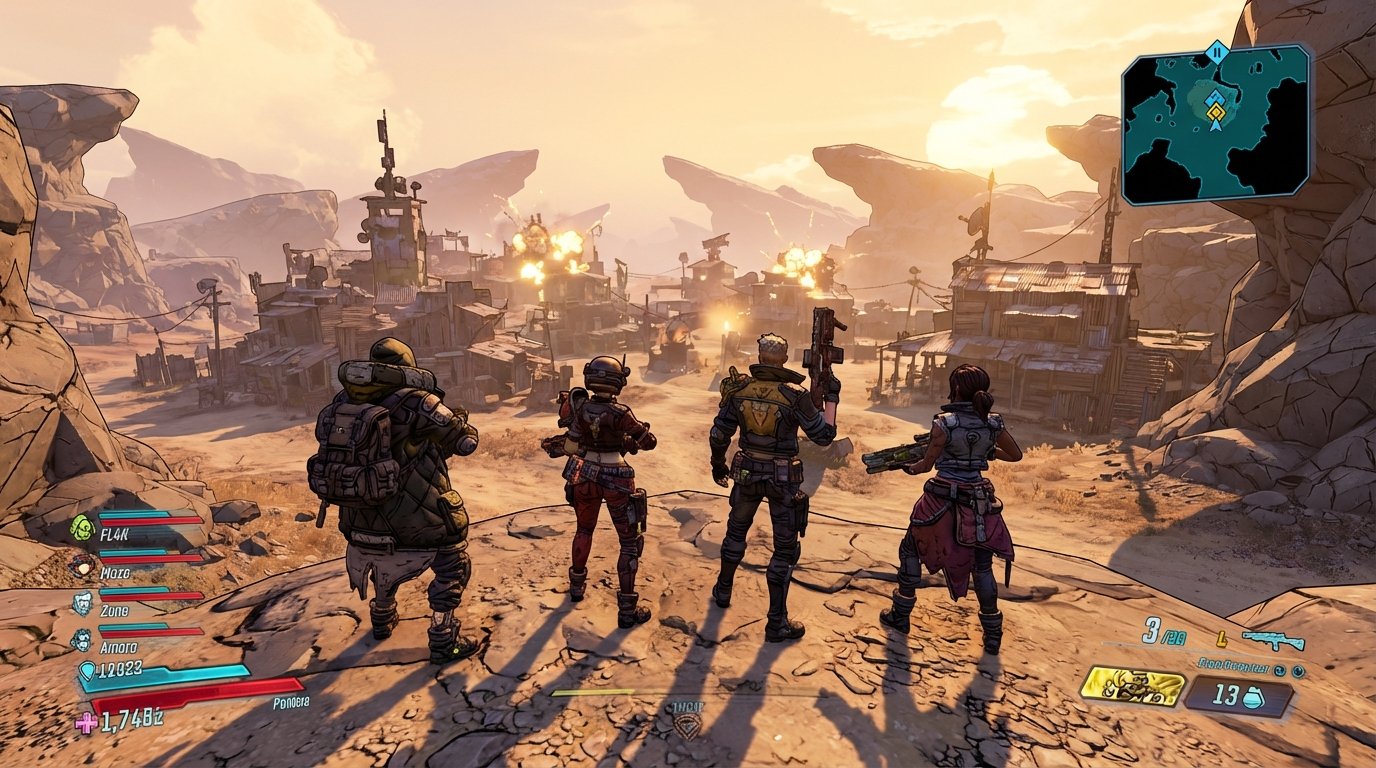Click the shield icon beside the 12023 value
The height and width of the screenshot is (768, 1376).
88,670
